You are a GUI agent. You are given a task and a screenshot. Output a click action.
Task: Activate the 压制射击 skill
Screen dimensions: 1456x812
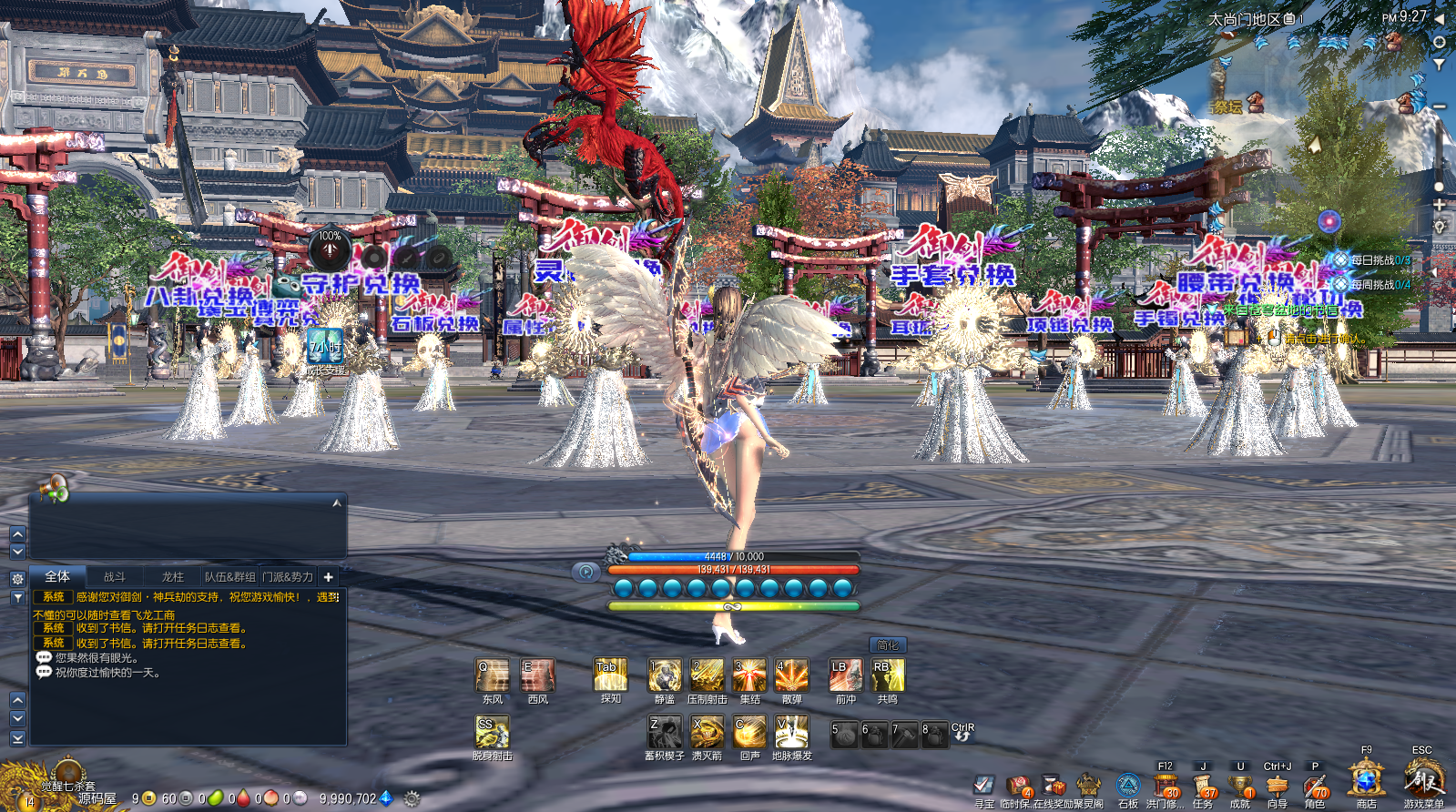pos(707,675)
